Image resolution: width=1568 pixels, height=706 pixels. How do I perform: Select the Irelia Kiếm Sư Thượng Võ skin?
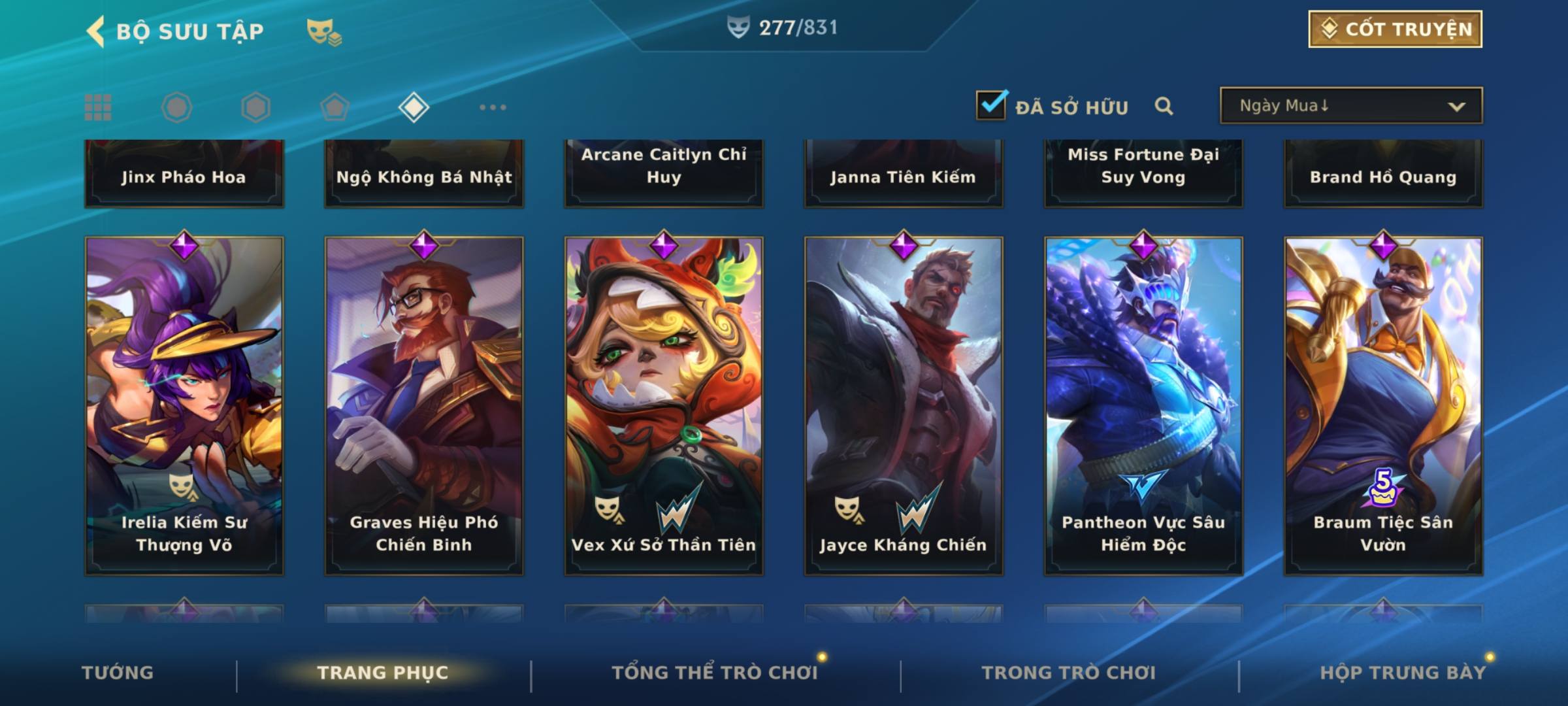click(184, 405)
